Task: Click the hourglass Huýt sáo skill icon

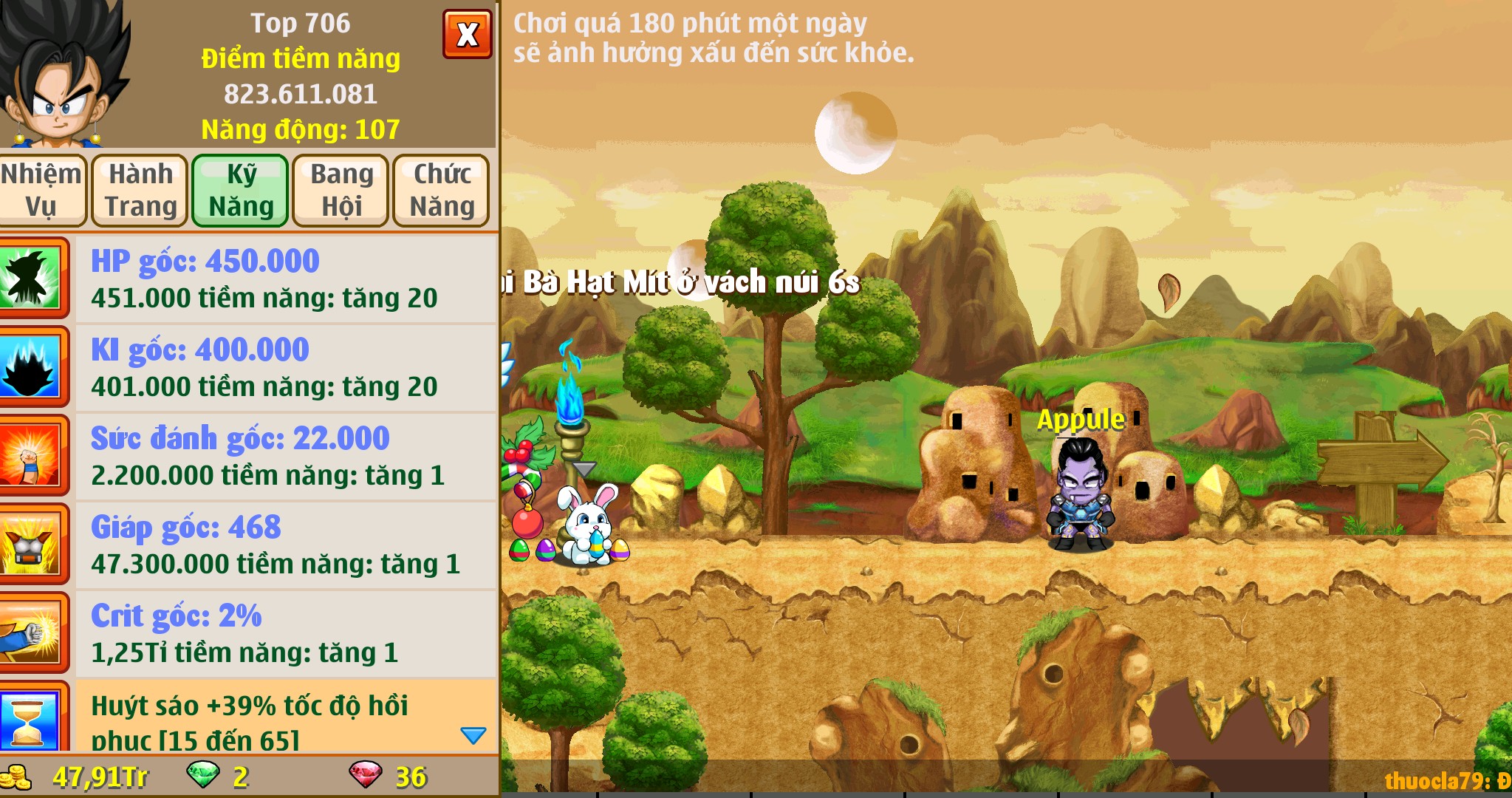Action: click(x=31, y=718)
